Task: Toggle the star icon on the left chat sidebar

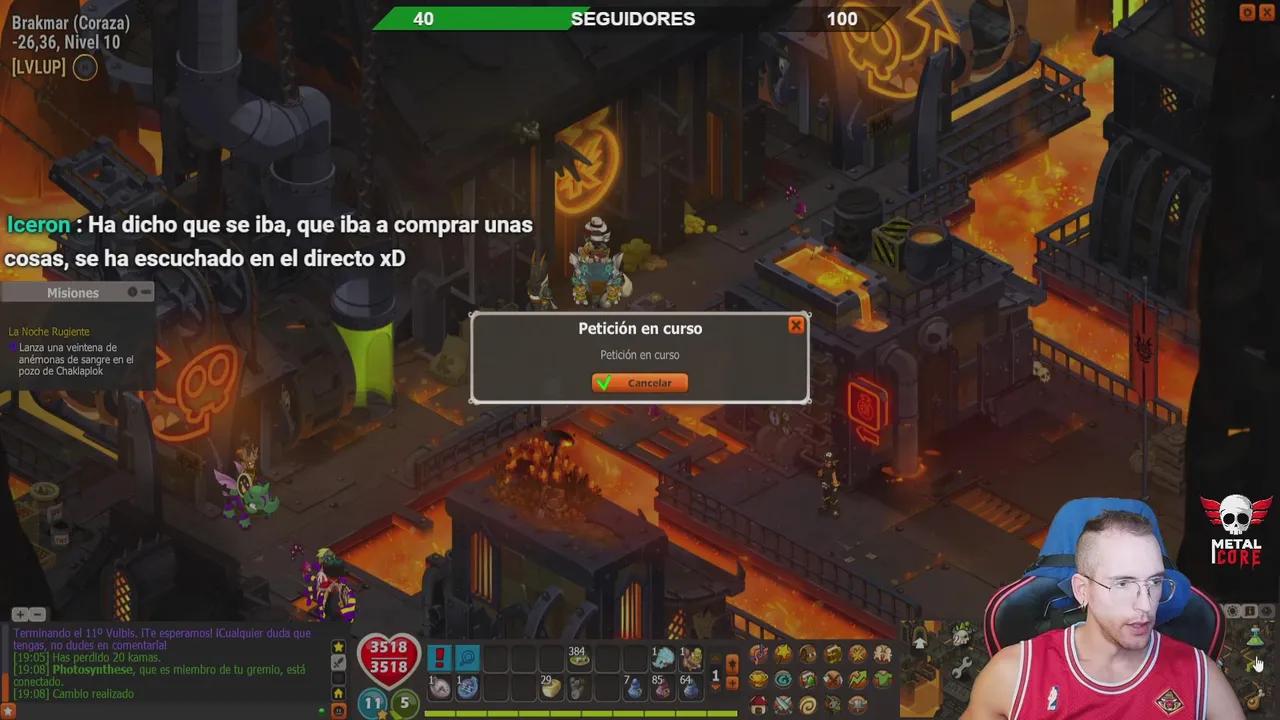Action: tap(338, 647)
